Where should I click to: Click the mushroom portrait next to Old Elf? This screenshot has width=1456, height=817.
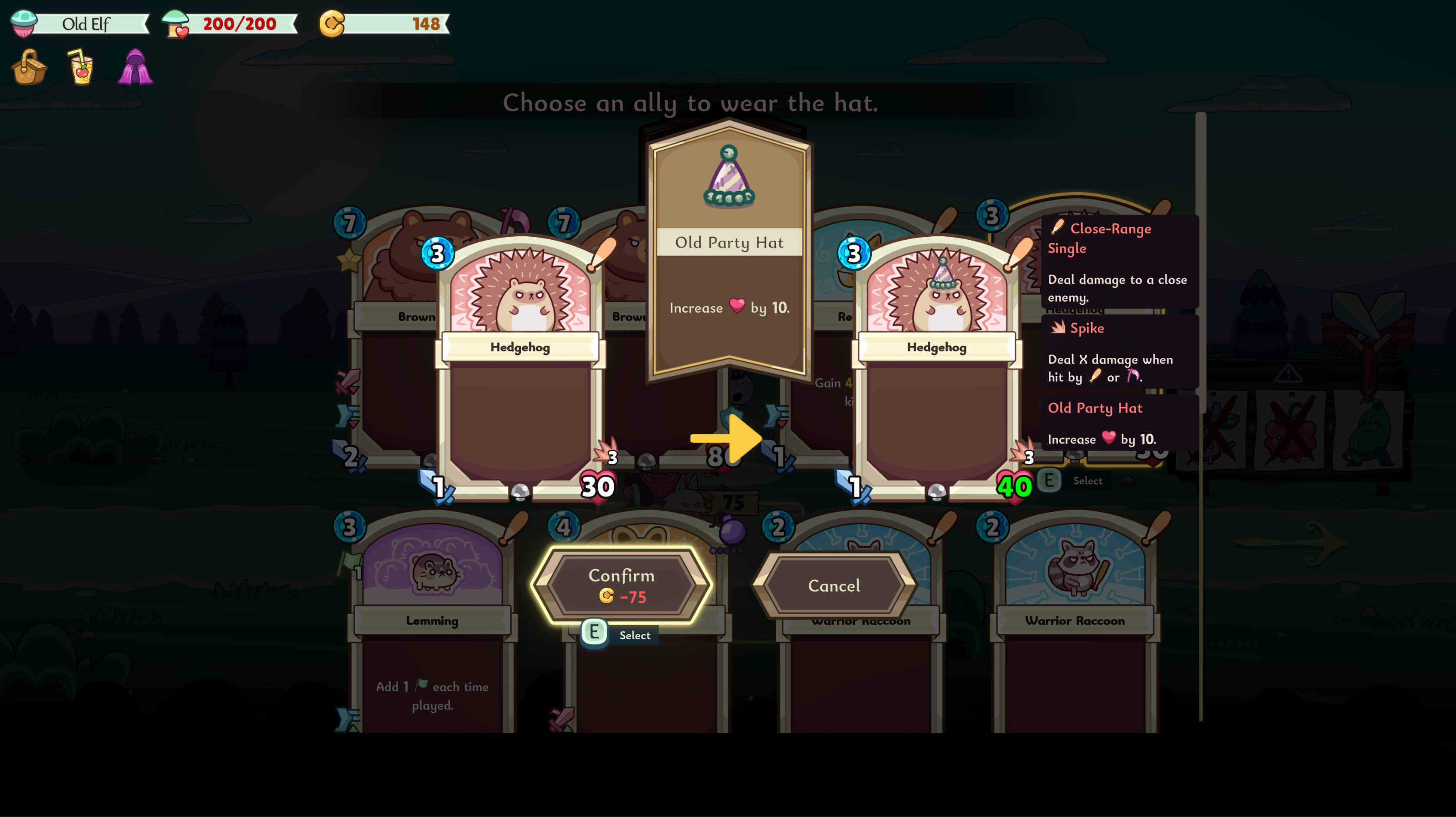pos(24,23)
